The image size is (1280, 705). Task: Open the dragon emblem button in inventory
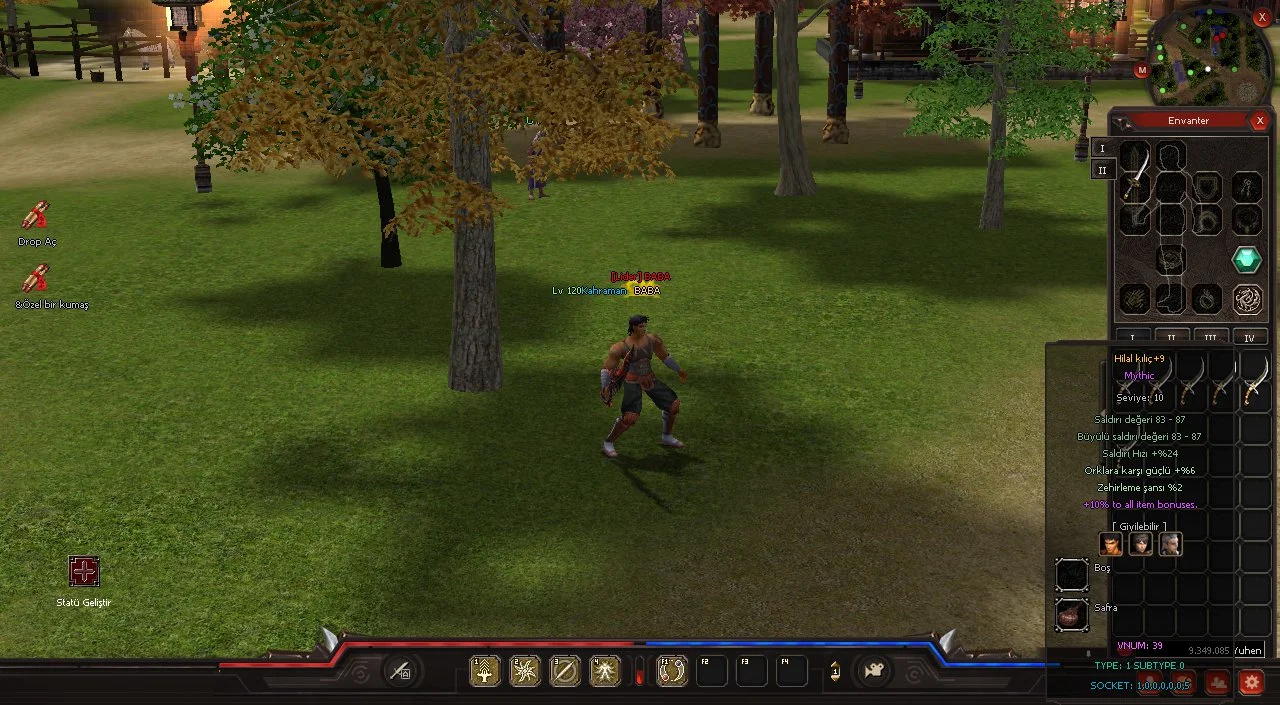click(x=1246, y=299)
